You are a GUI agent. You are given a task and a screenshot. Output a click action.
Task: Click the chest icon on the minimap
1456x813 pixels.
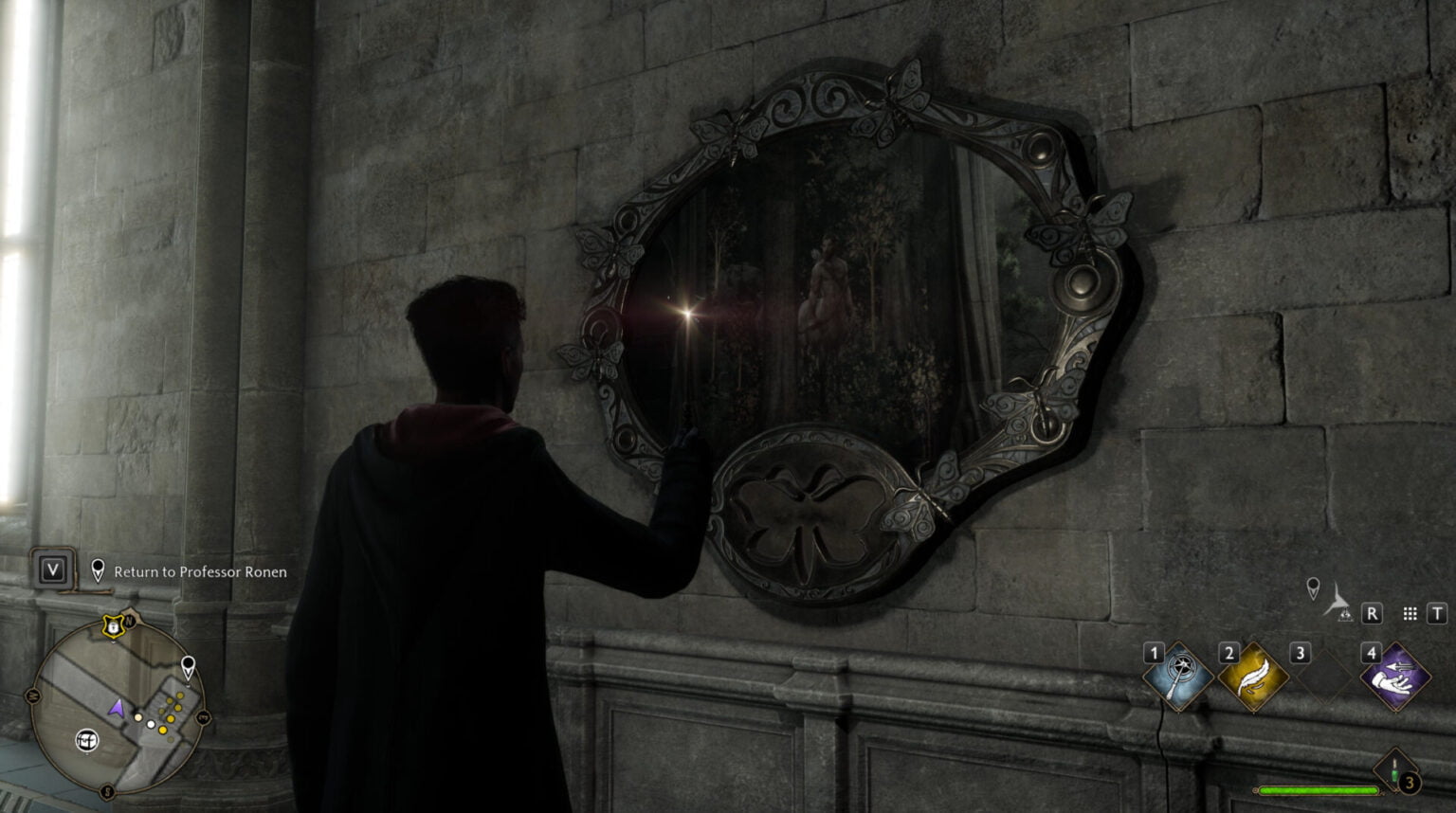pyautogui.click(x=87, y=740)
